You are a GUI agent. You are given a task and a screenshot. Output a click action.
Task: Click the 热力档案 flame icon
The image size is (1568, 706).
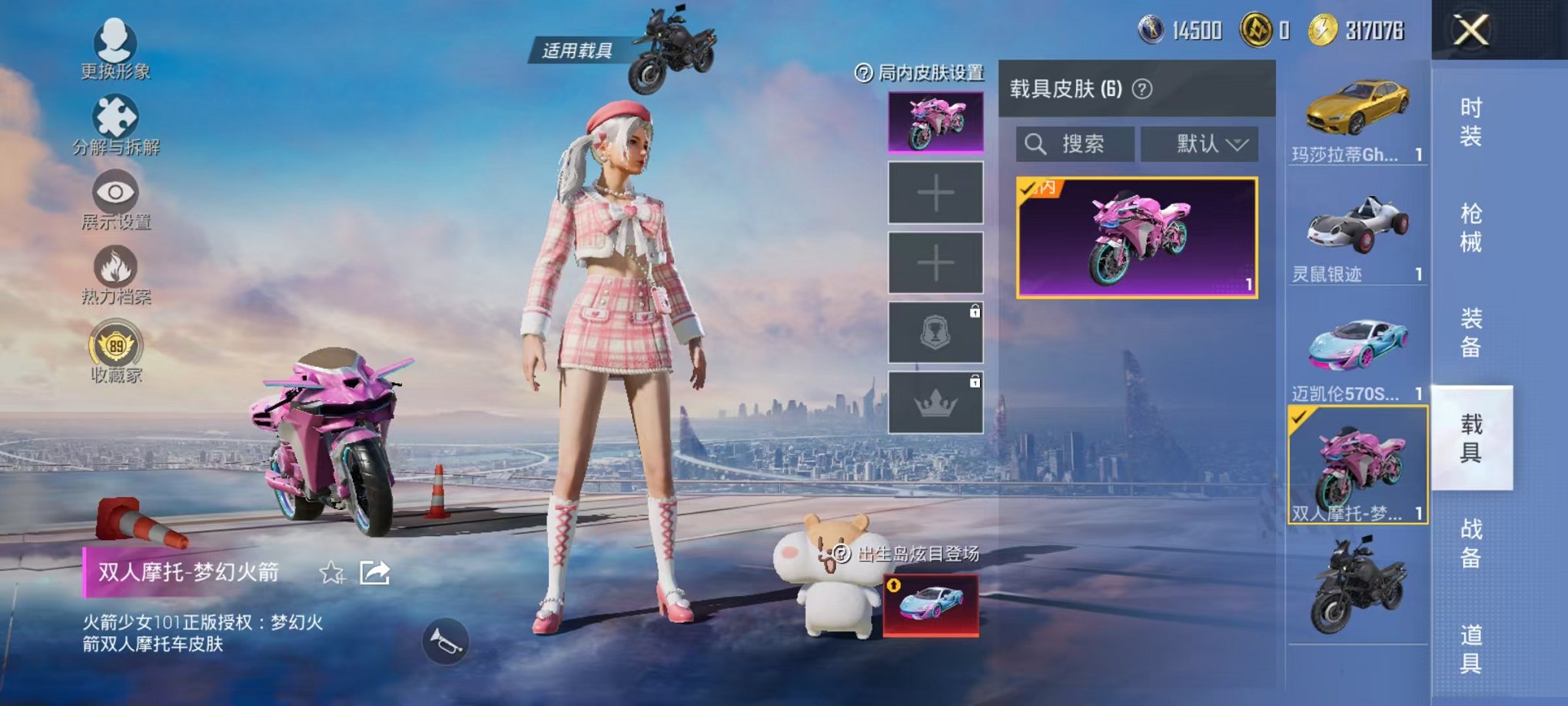[114, 273]
